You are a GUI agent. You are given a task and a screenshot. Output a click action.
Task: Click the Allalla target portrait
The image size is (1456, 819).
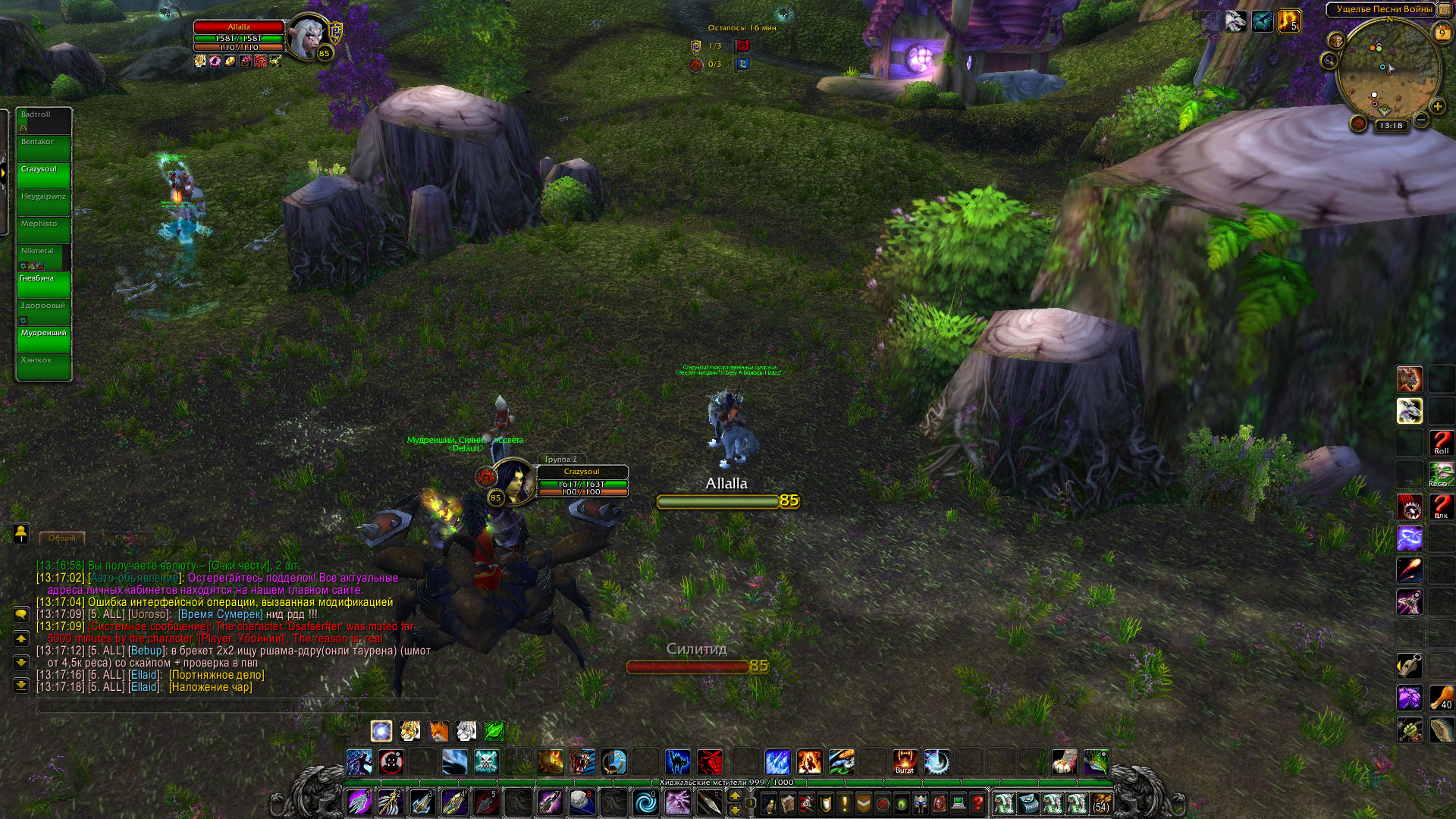pos(309,35)
